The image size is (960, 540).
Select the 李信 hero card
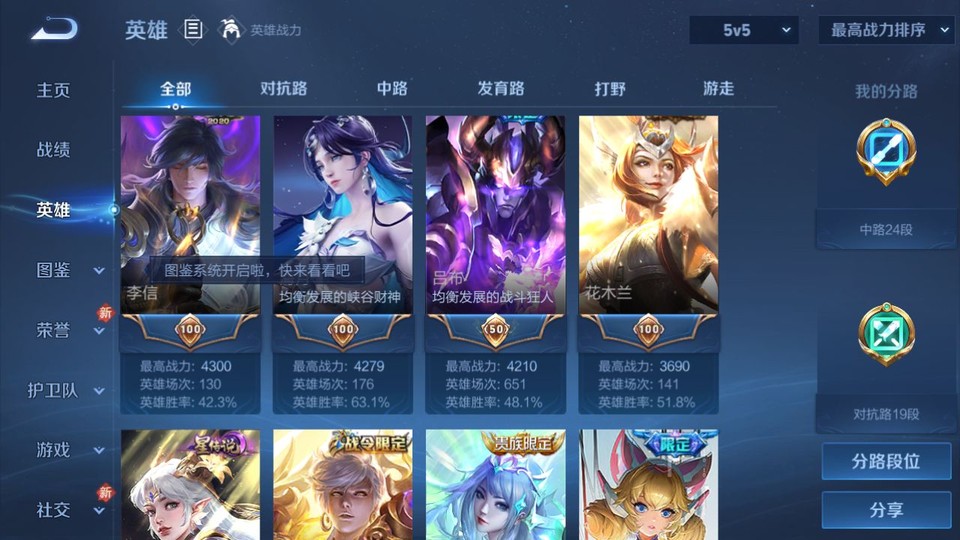coord(190,215)
